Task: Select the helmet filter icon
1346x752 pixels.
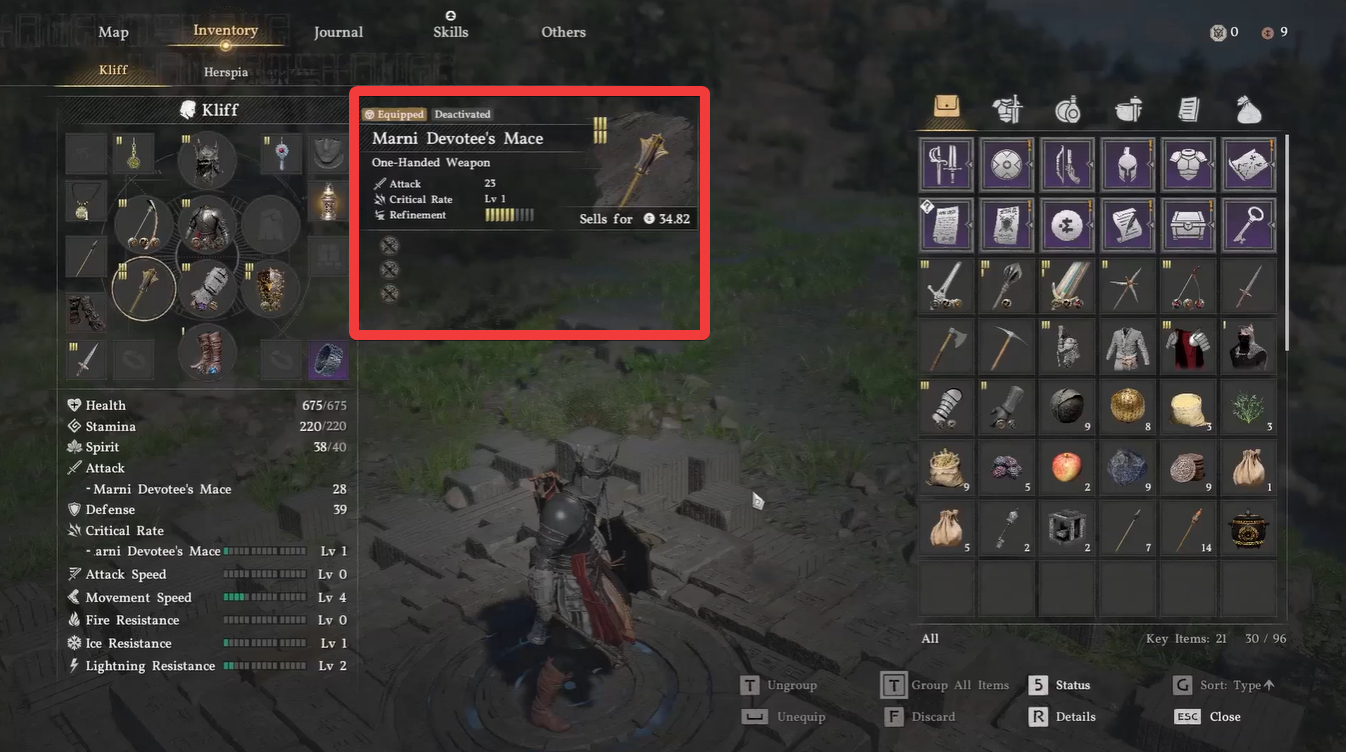Action: pos(1127,164)
